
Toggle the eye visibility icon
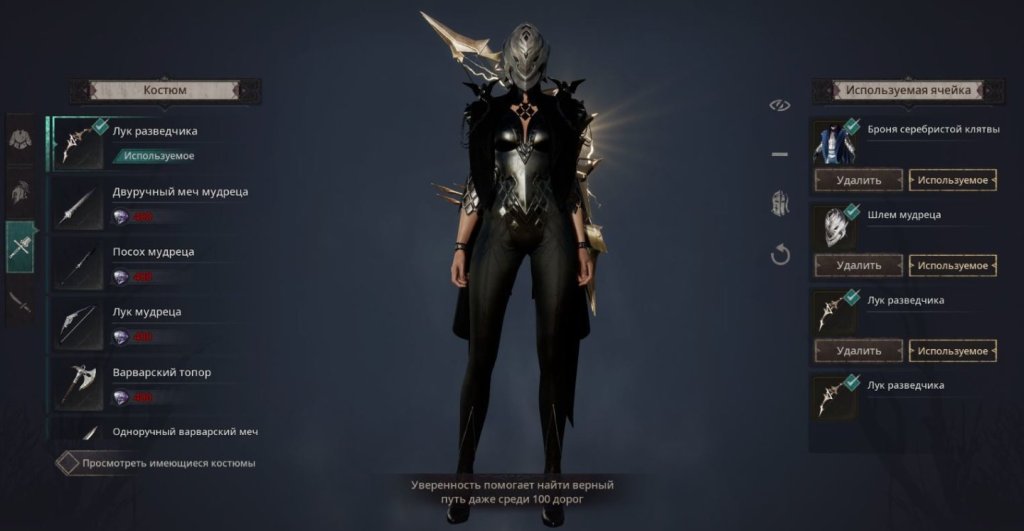[780, 105]
